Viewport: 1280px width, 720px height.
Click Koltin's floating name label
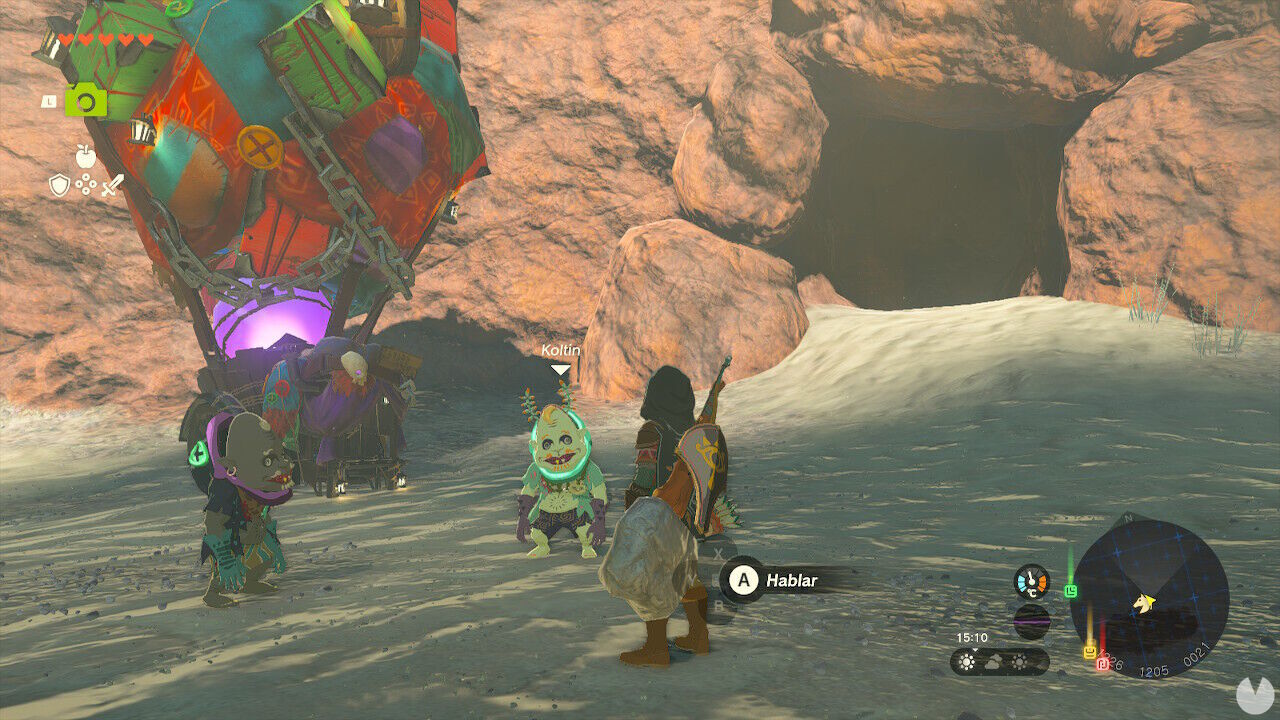(x=563, y=351)
